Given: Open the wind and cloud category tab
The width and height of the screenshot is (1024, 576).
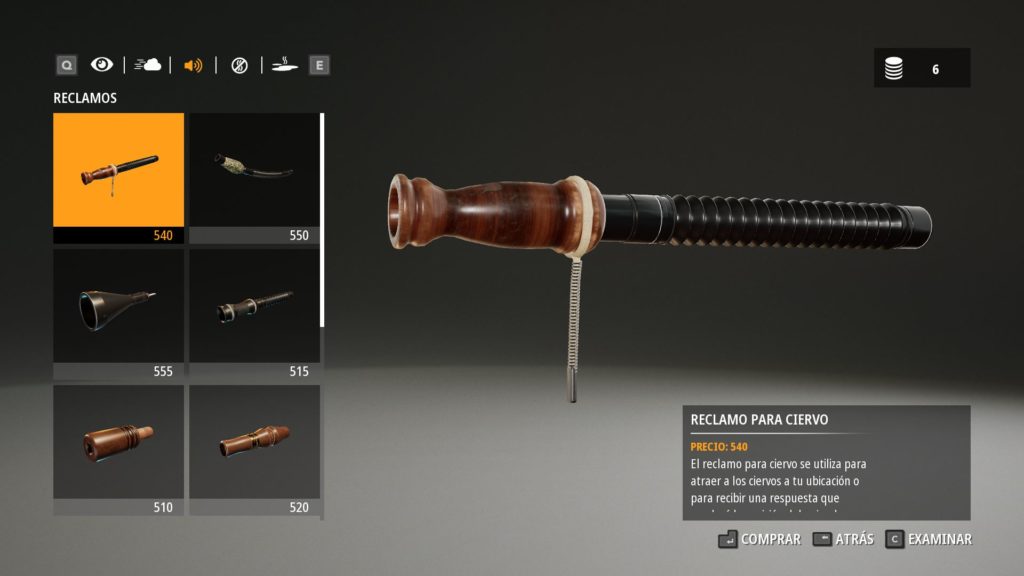Looking at the screenshot, I should (148, 65).
